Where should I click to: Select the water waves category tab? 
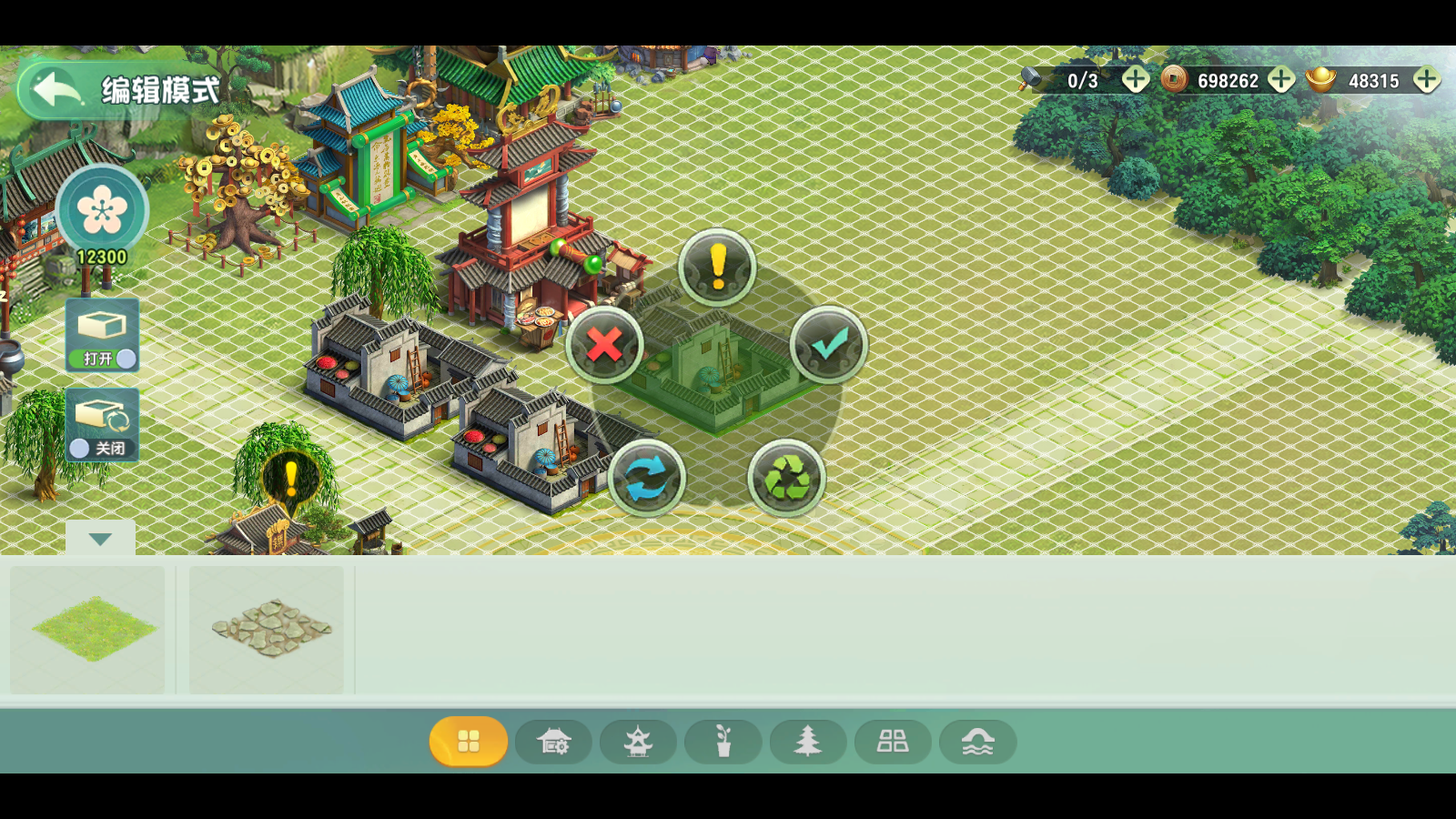(x=977, y=742)
